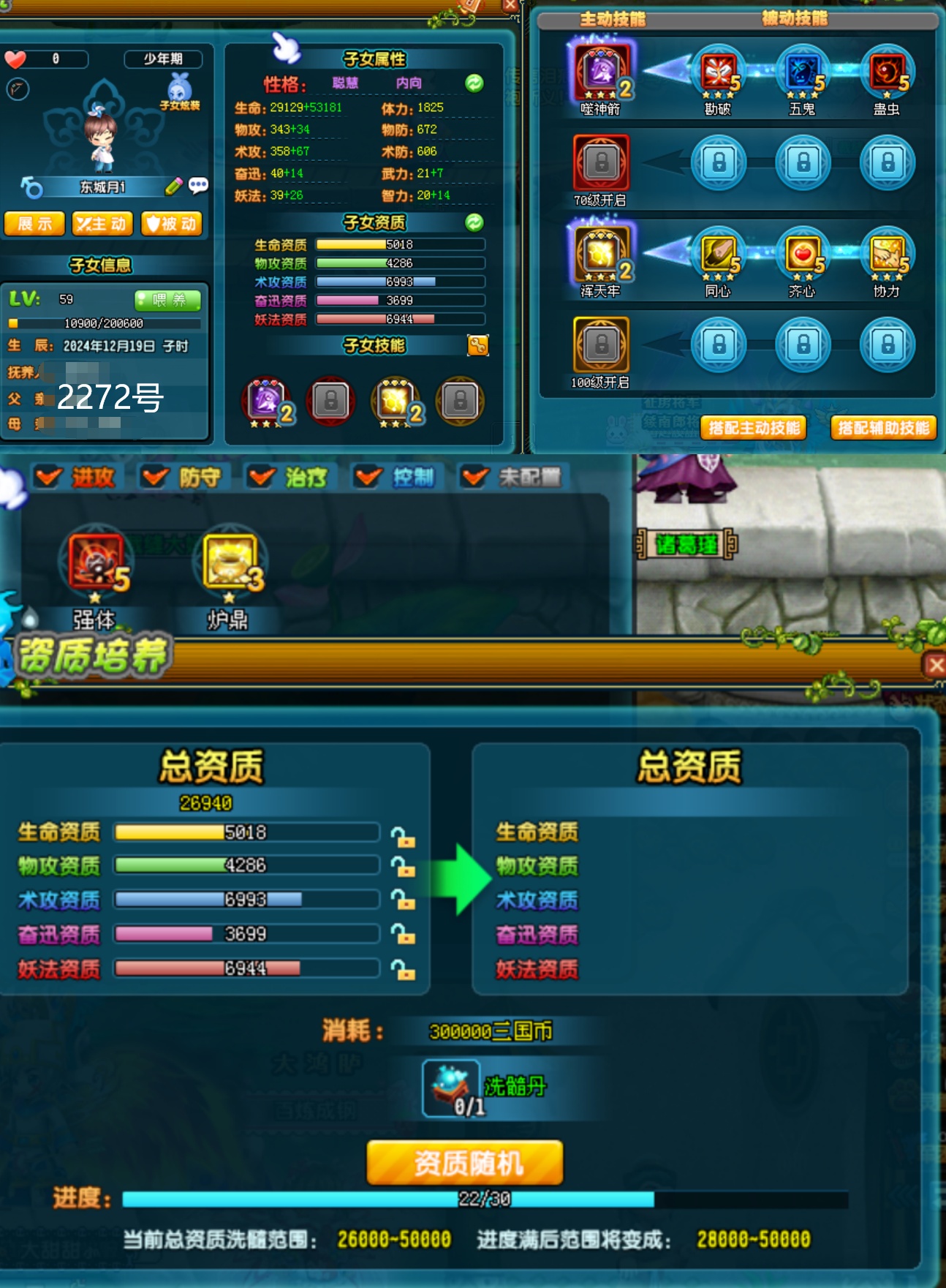The height and width of the screenshot is (1288, 946).
Task: Close the 资质培养 panel
Action: pos(934,665)
